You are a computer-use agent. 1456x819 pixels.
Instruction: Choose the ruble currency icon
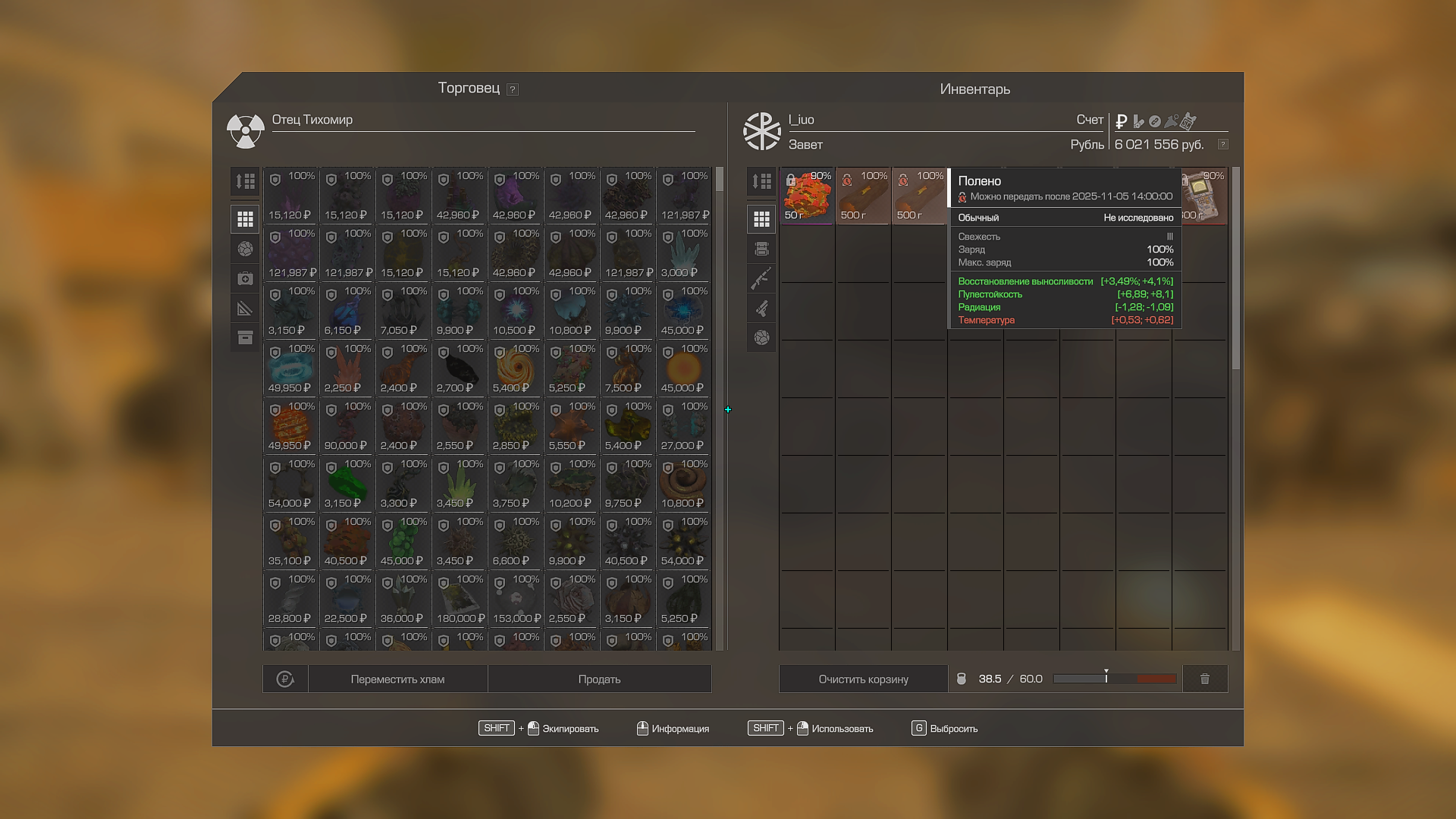[1122, 121]
